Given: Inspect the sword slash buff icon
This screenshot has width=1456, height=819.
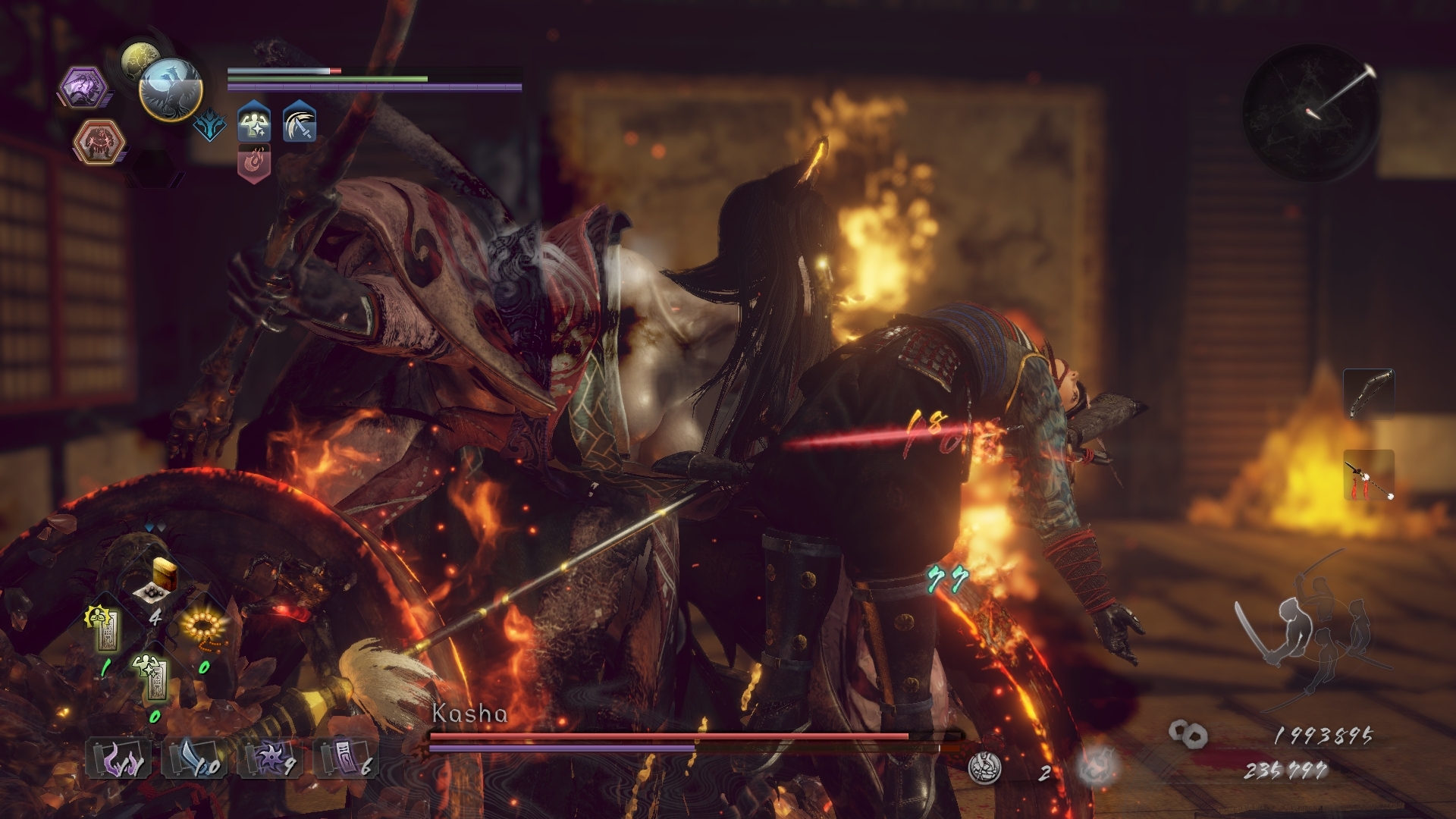Looking at the screenshot, I should [x=300, y=124].
